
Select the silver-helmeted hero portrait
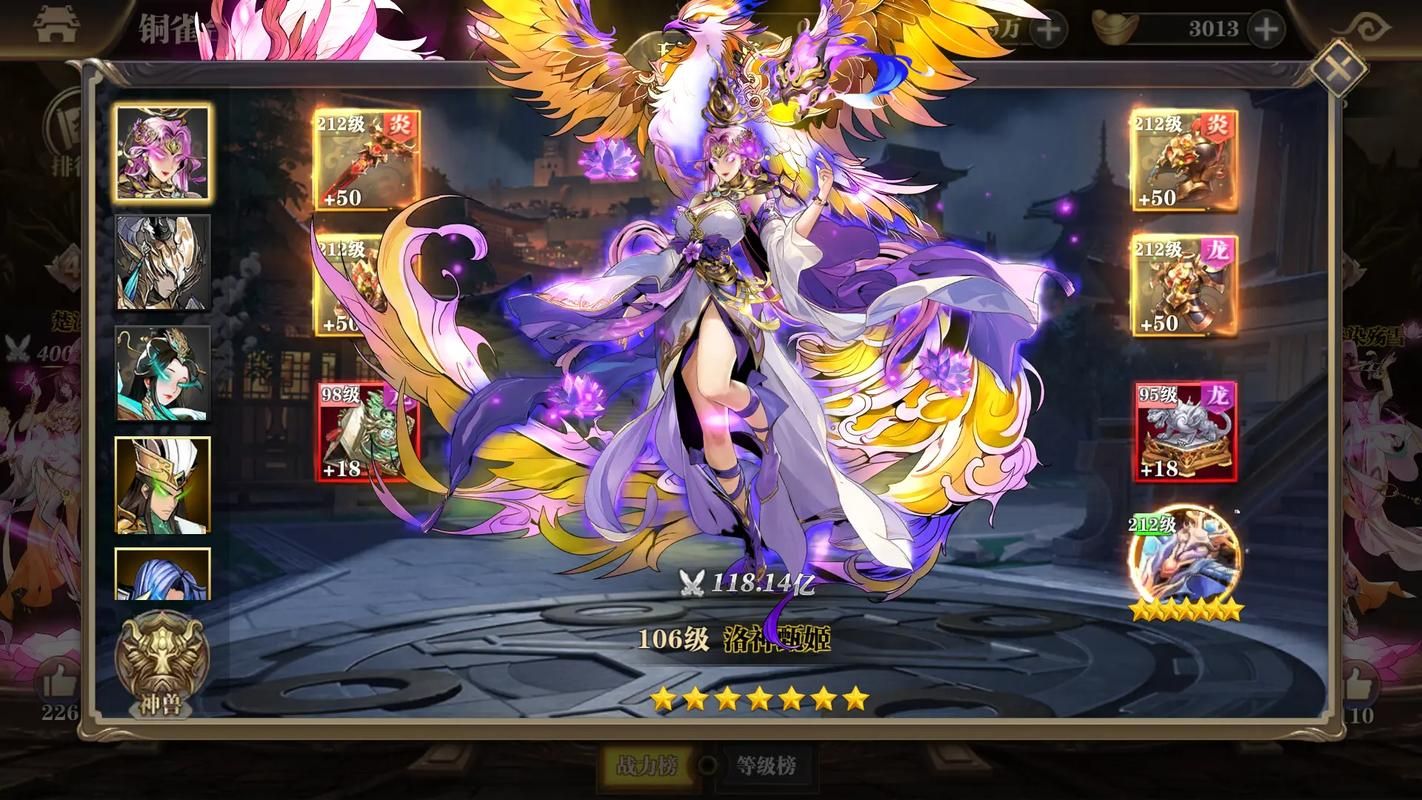click(162, 262)
